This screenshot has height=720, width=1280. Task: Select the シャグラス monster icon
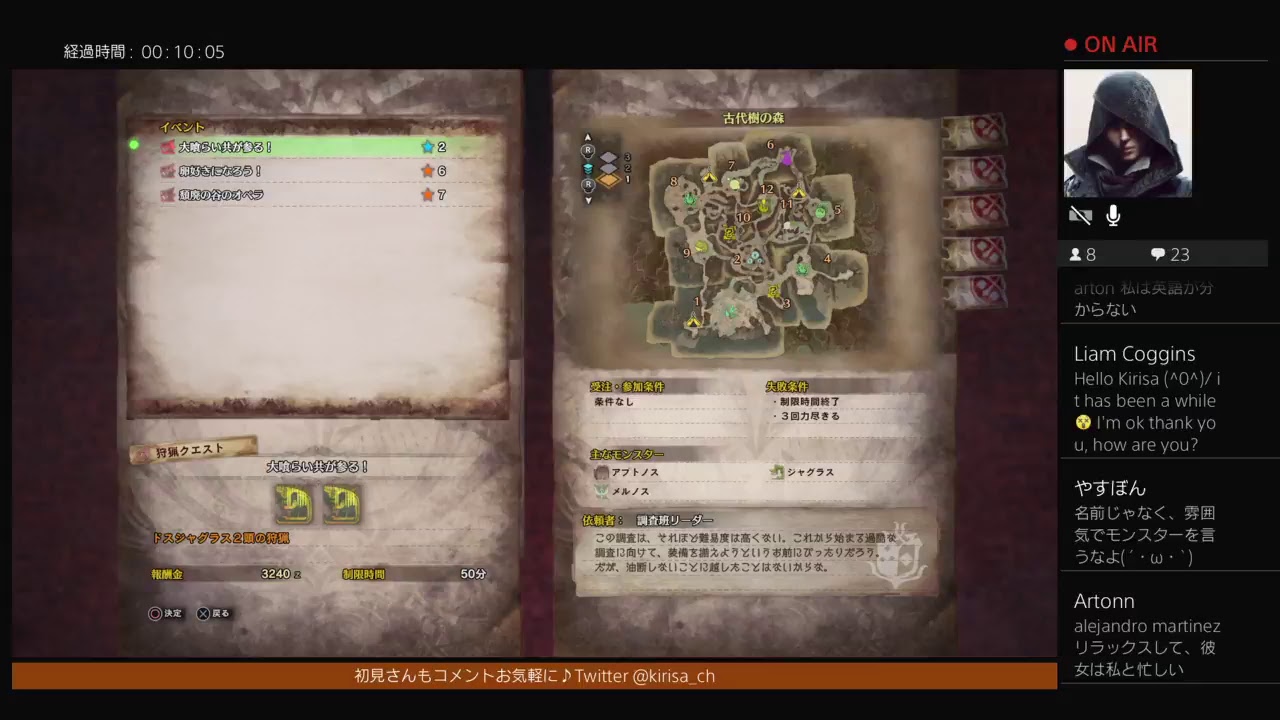point(776,473)
